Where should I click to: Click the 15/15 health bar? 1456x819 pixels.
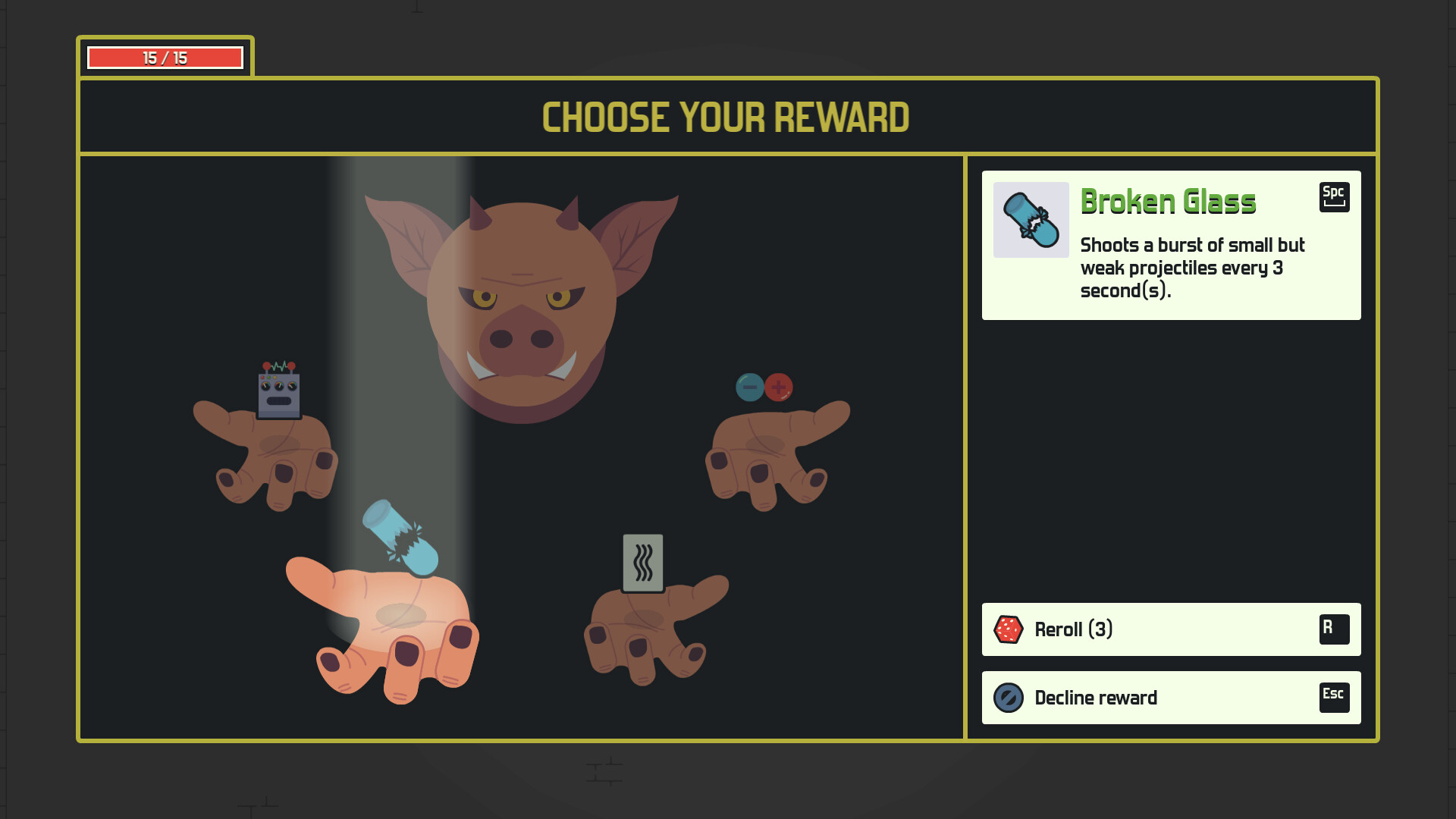coord(166,56)
